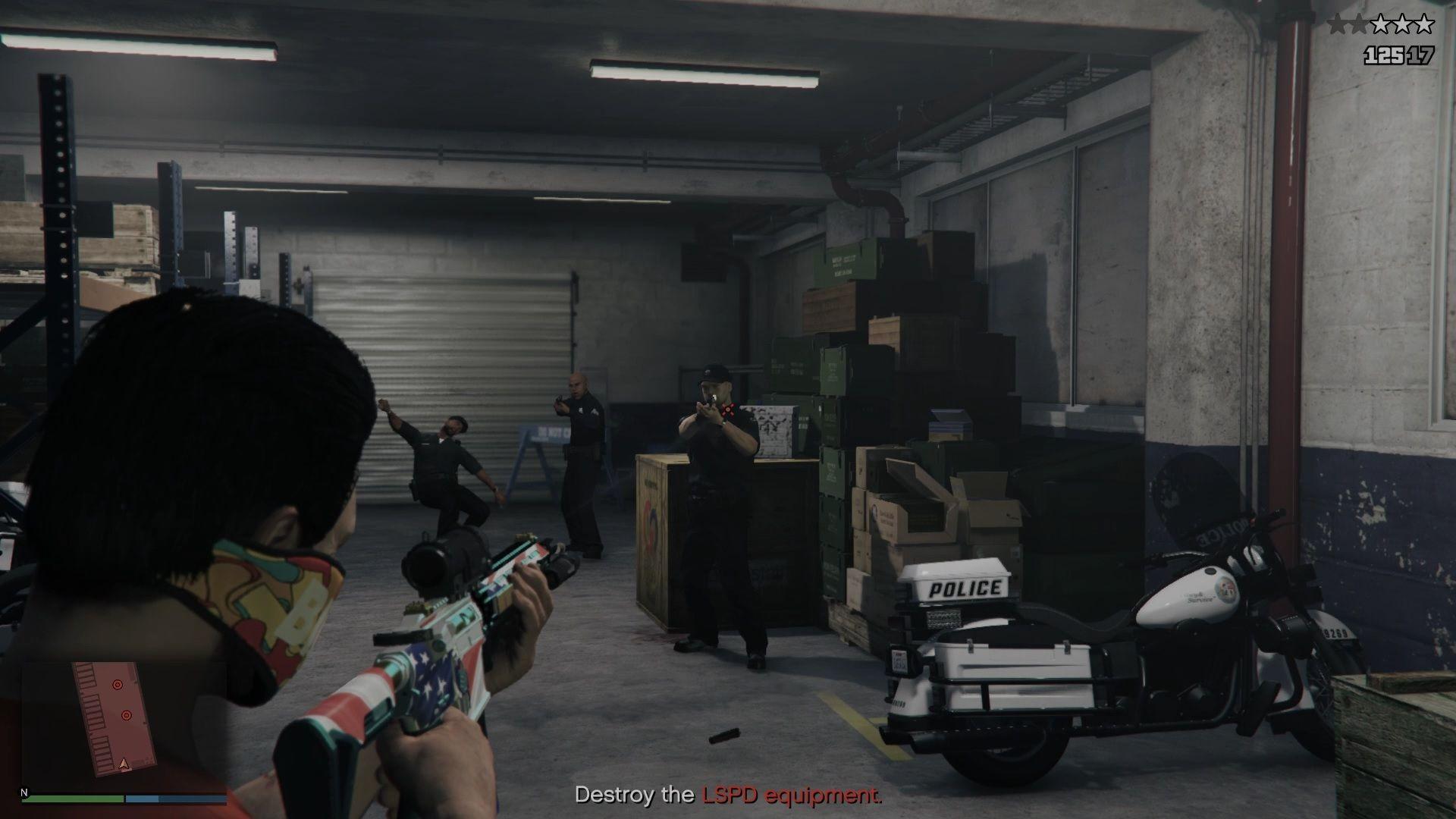The image size is (1456, 819).
Task: Select the player arrow marker on the minimap
Action: click(123, 764)
